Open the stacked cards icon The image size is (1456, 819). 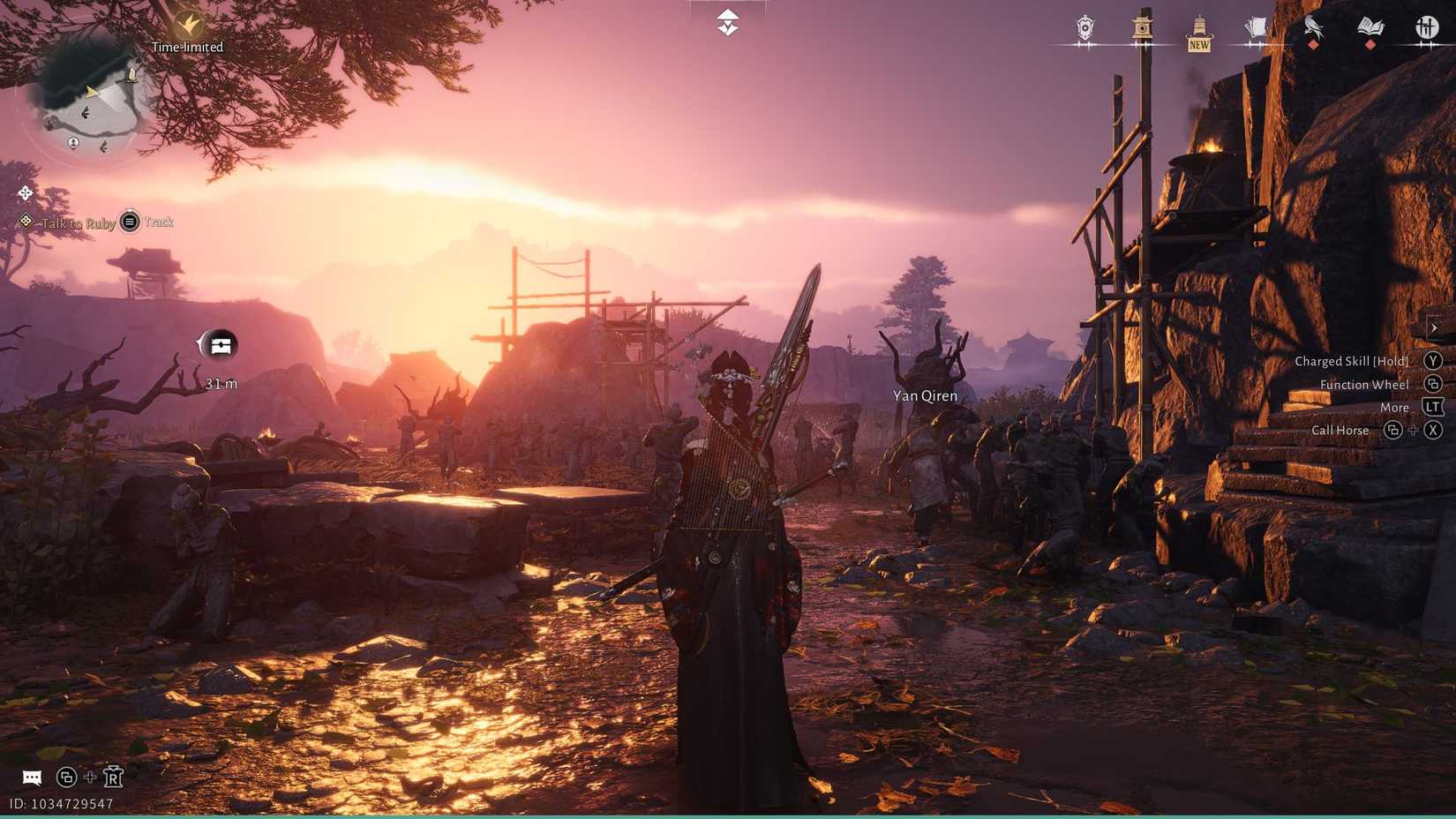click(x=1256, y=28)
